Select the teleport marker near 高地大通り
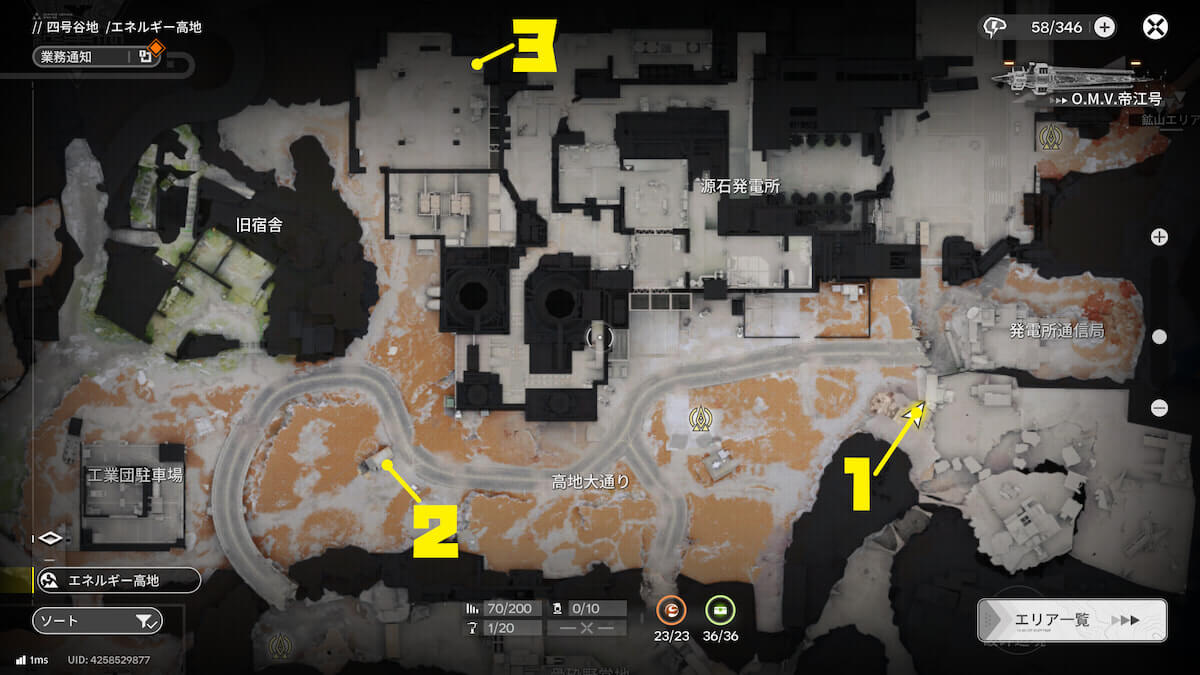Screen dimensions: 1200x675 pos(703,419)
